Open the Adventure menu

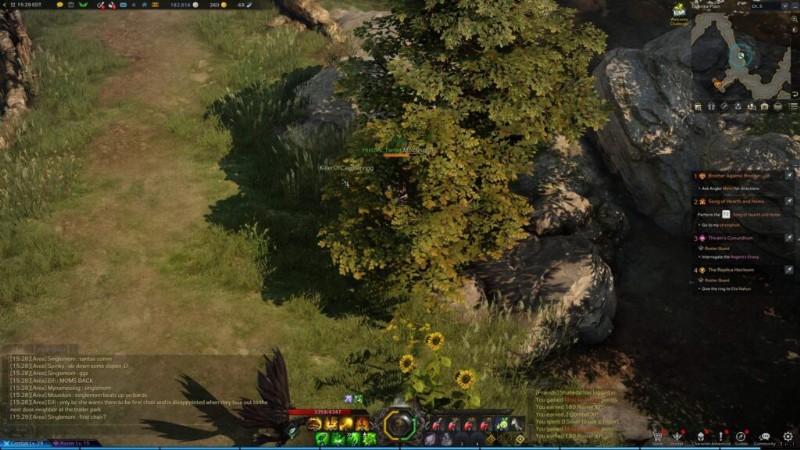721,437
